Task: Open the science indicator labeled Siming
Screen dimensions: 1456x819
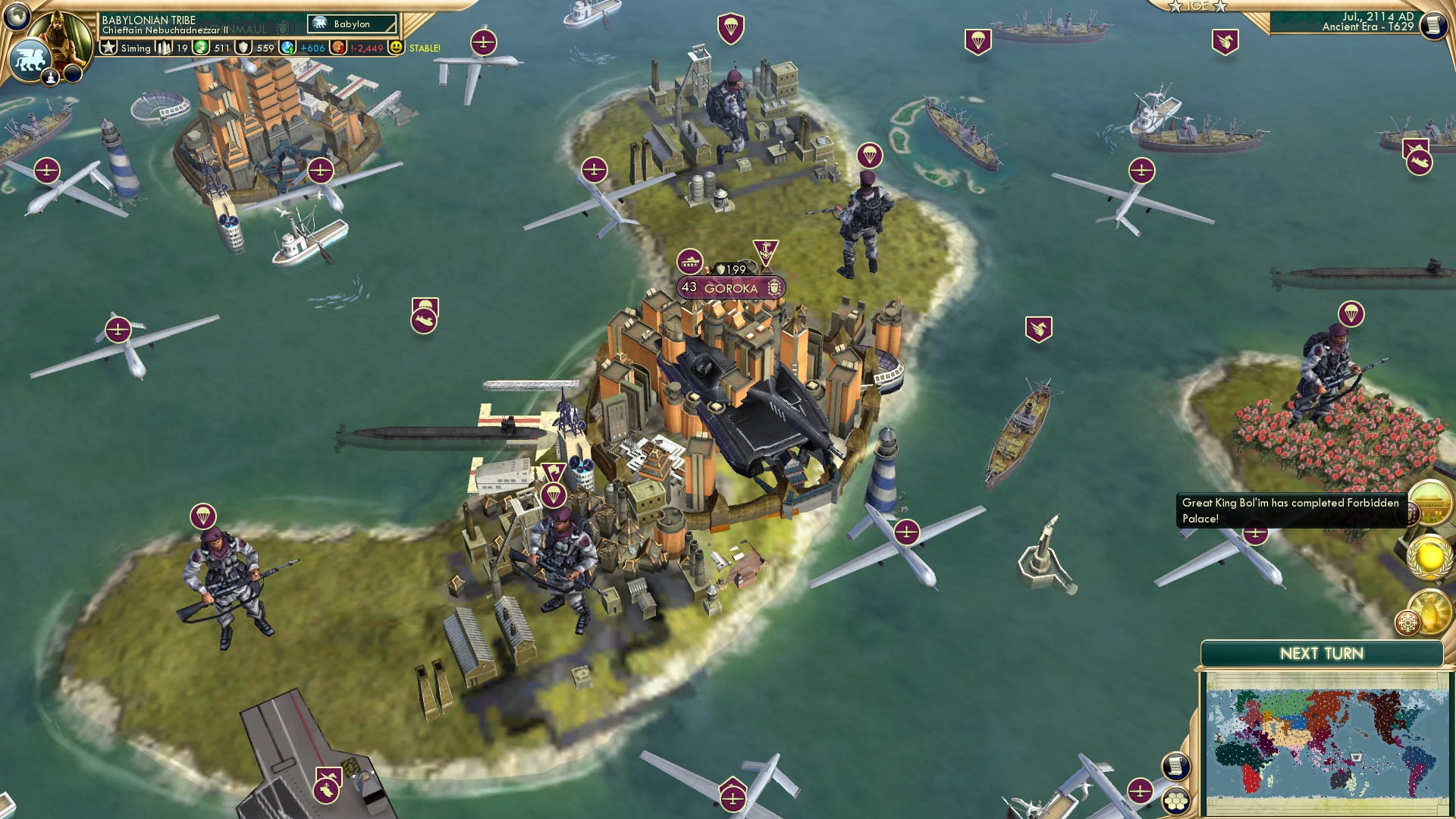Action: [125, 48]
